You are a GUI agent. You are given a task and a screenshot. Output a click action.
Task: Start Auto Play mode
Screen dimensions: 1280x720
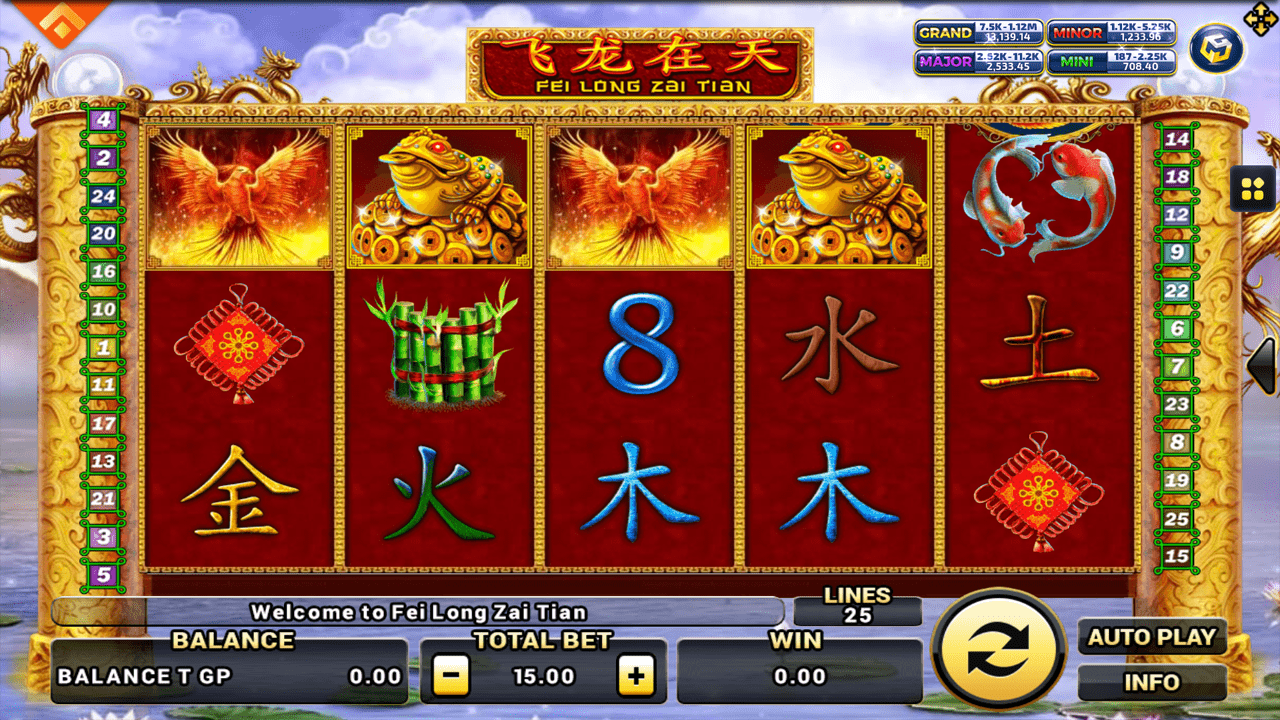1152,638
